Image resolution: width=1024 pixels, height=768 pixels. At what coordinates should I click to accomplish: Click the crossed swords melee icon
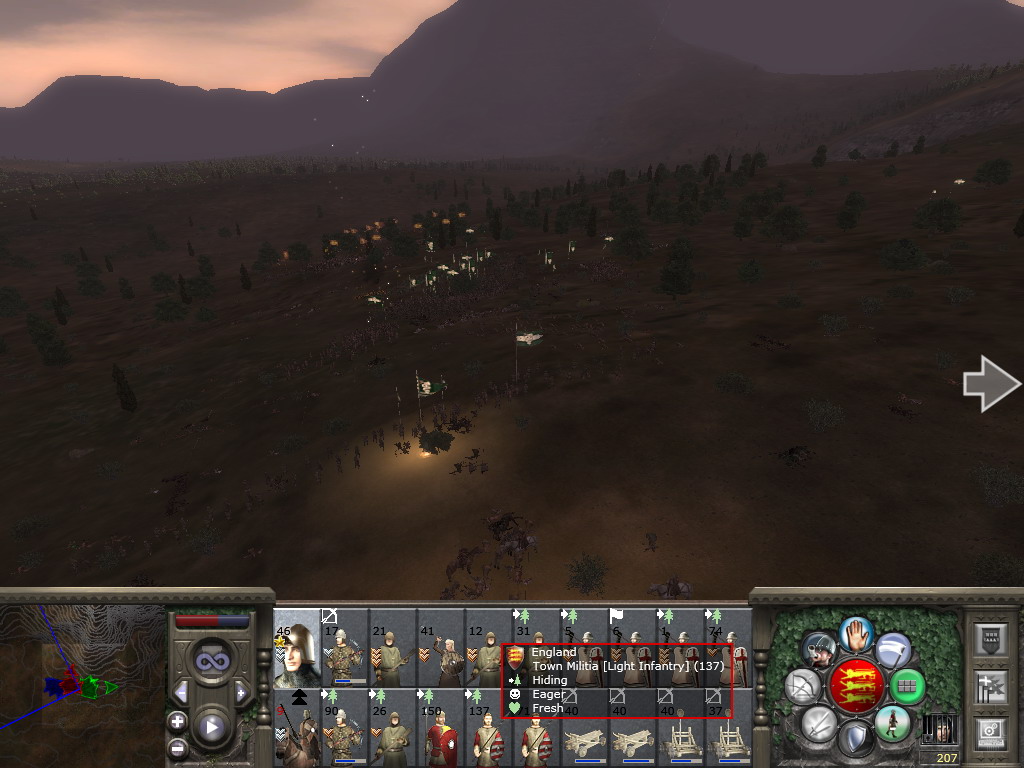tap(819, 723)
